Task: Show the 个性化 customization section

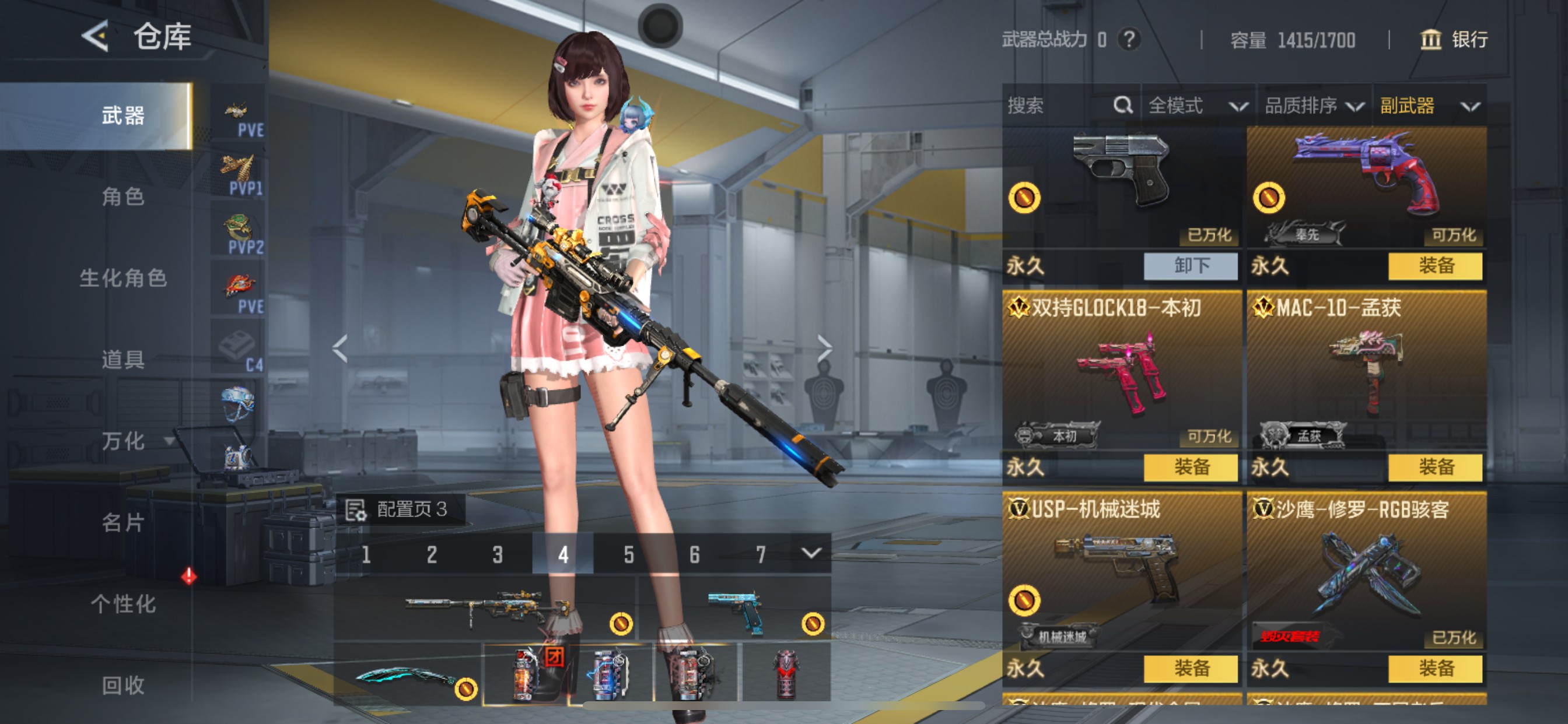Action: tap(123, 604)
